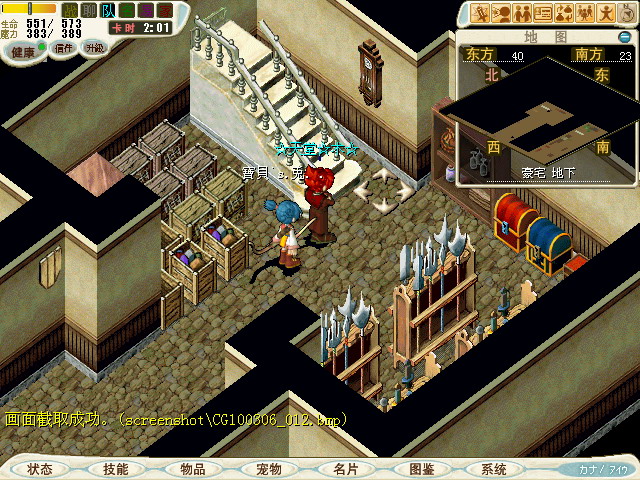640x480 pixels.
Task: Toggle the 易 trade mode switch
Action: 145,10
